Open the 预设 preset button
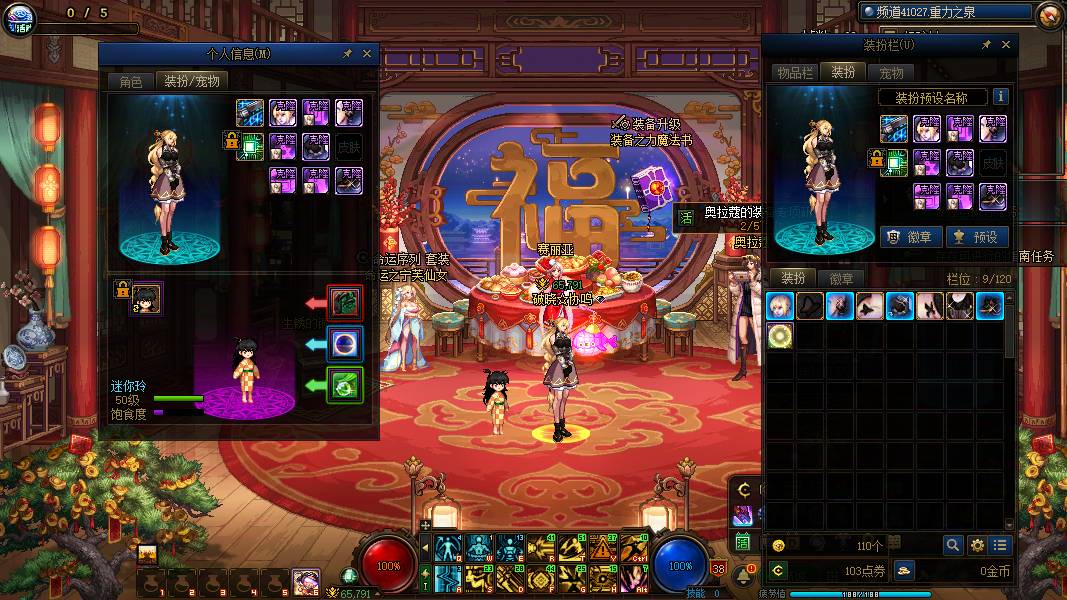Screen dimensions: 1067x600 pyautogui.click(x=976, y=237)
